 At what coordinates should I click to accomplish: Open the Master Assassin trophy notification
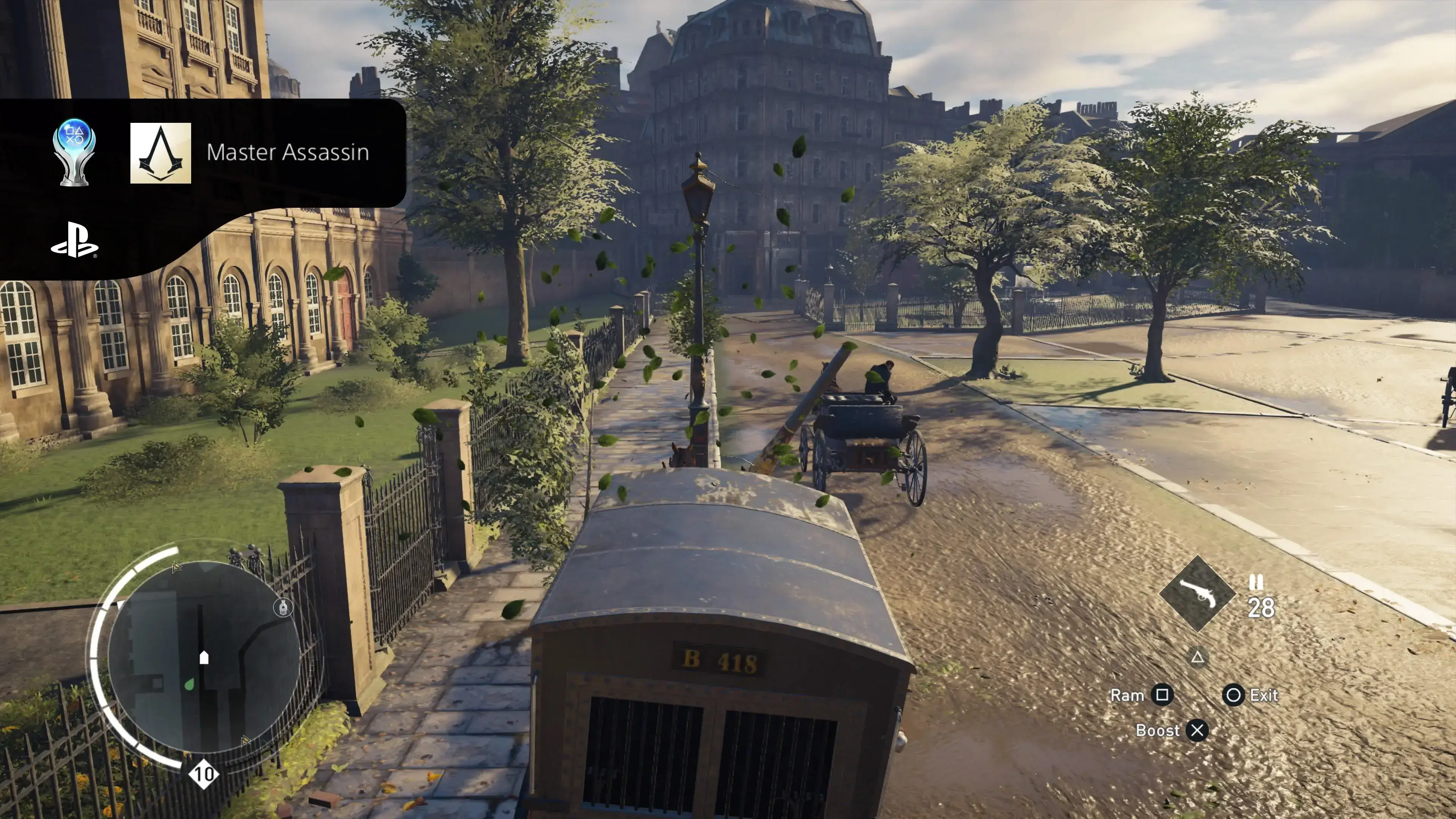[287, 152]
